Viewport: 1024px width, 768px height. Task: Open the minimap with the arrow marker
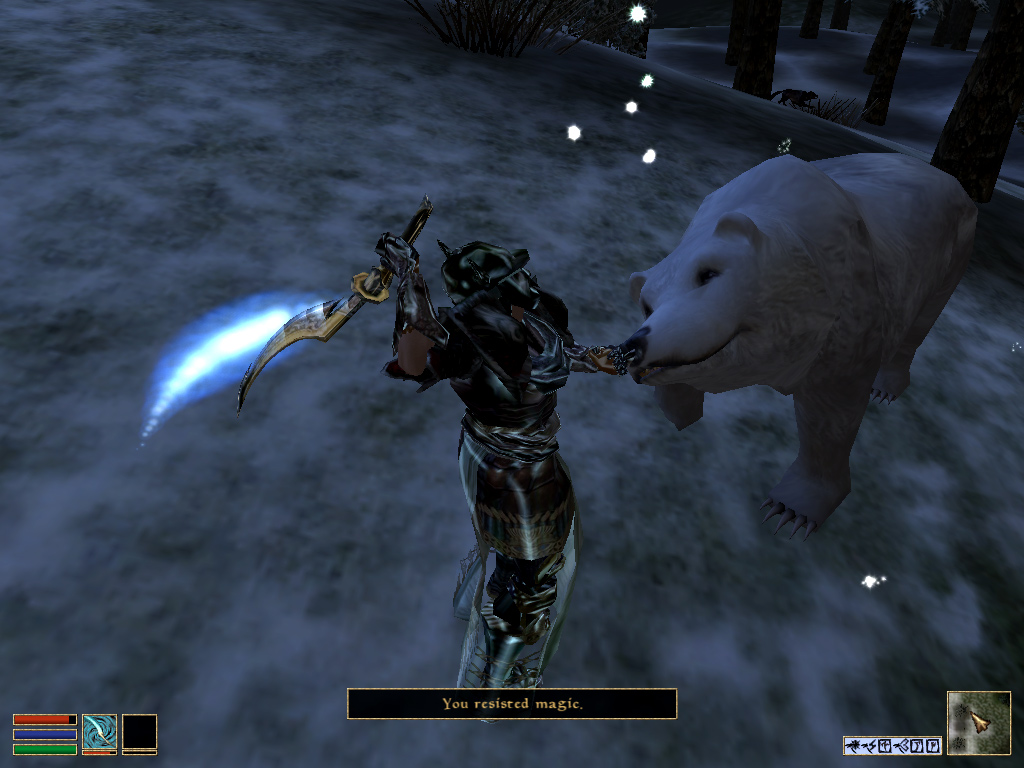(x=978, y=722)
